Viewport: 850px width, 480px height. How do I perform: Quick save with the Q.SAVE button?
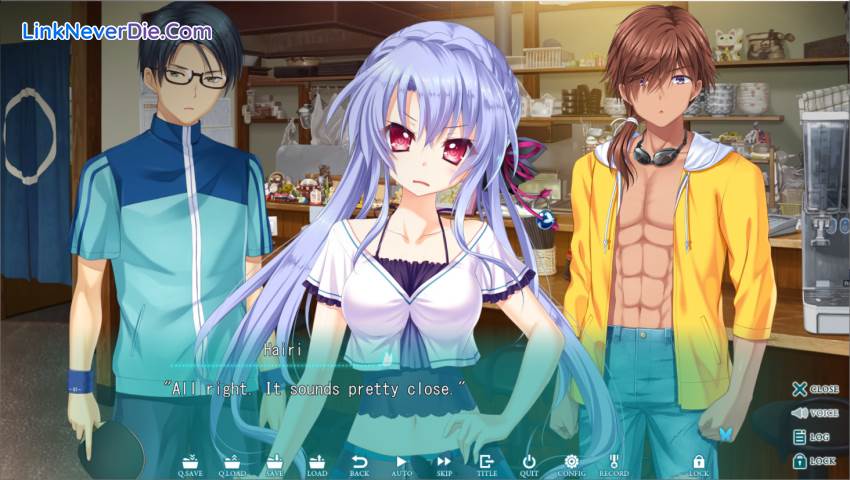point(189,464)
